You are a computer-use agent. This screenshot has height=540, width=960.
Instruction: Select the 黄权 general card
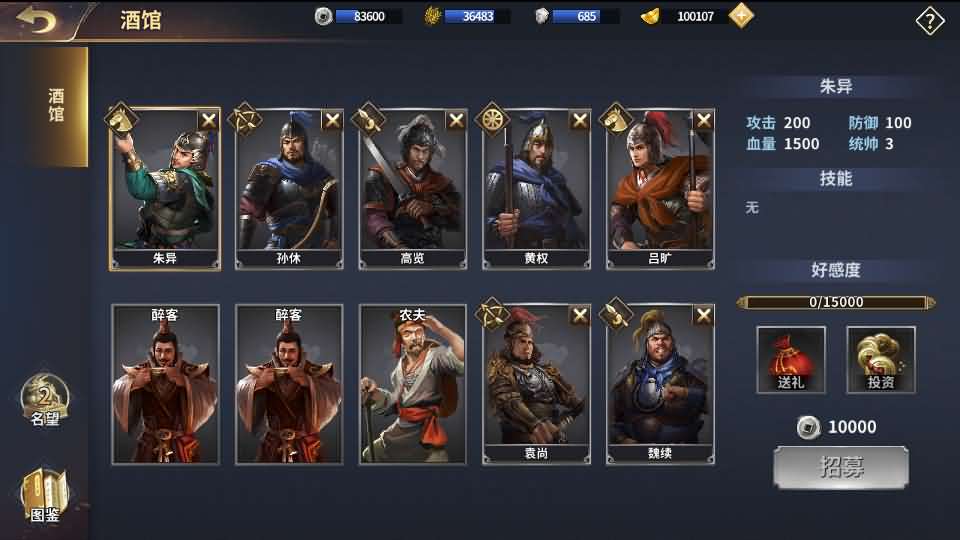pyautogui.click(x=537, y=190)
